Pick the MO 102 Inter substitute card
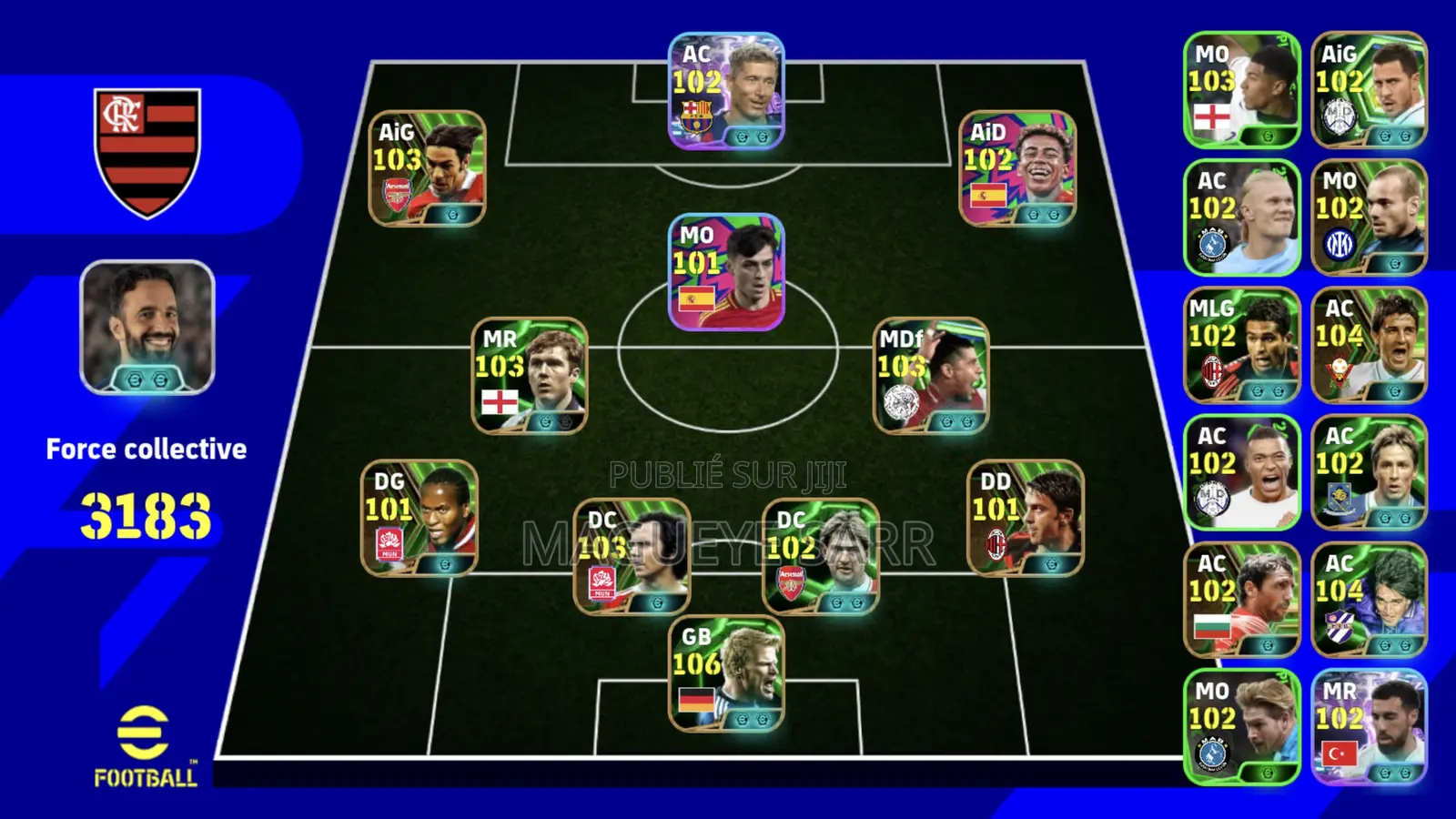 tap(1370, 217)
